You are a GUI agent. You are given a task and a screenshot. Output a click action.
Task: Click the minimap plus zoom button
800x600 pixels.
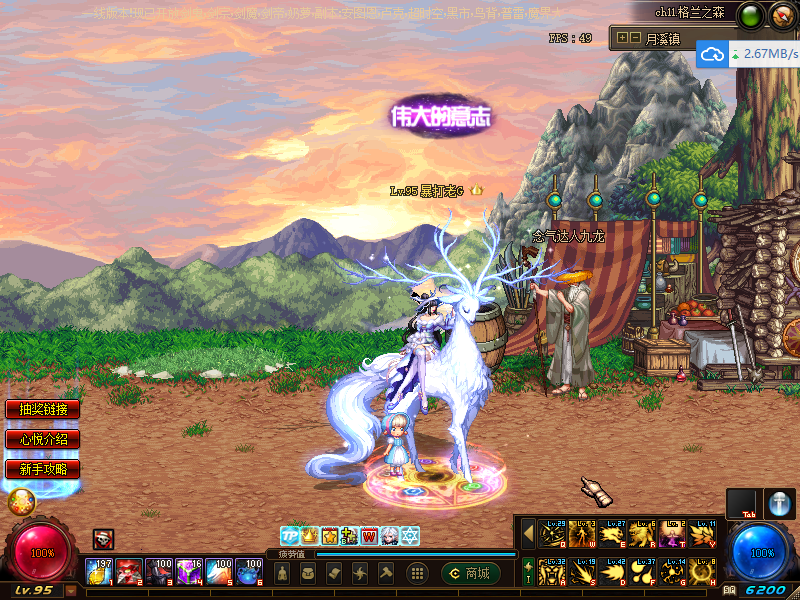622,38
